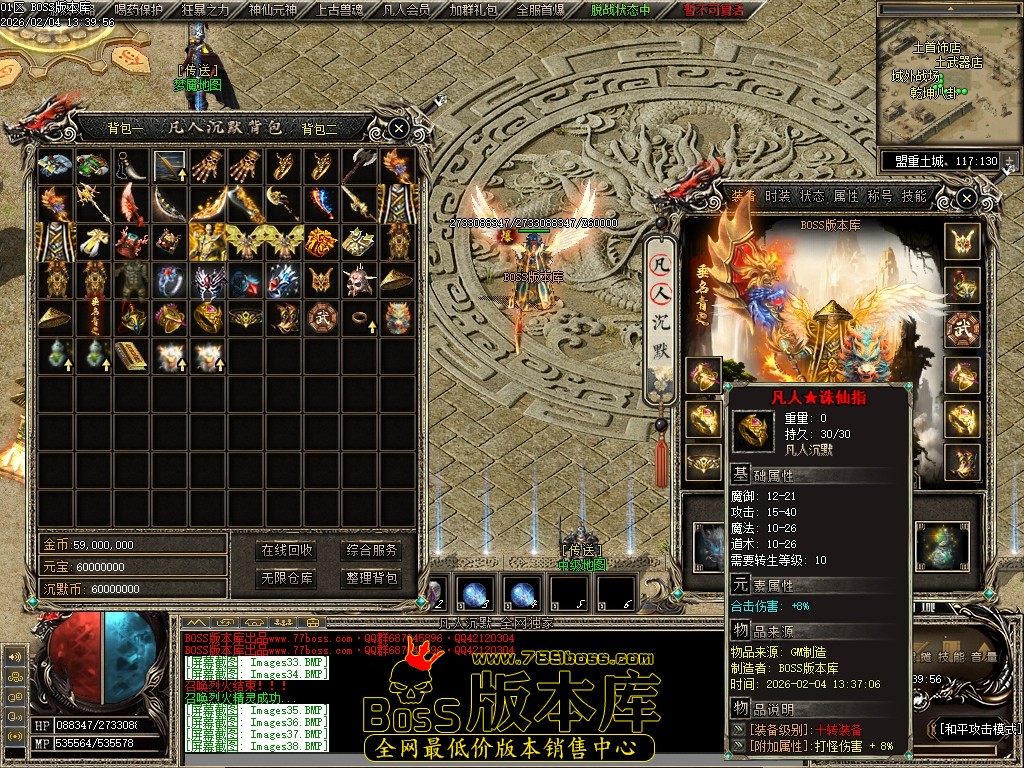1024x768 pixels.
Task: Close the character equipment panel
Action: 966,199
